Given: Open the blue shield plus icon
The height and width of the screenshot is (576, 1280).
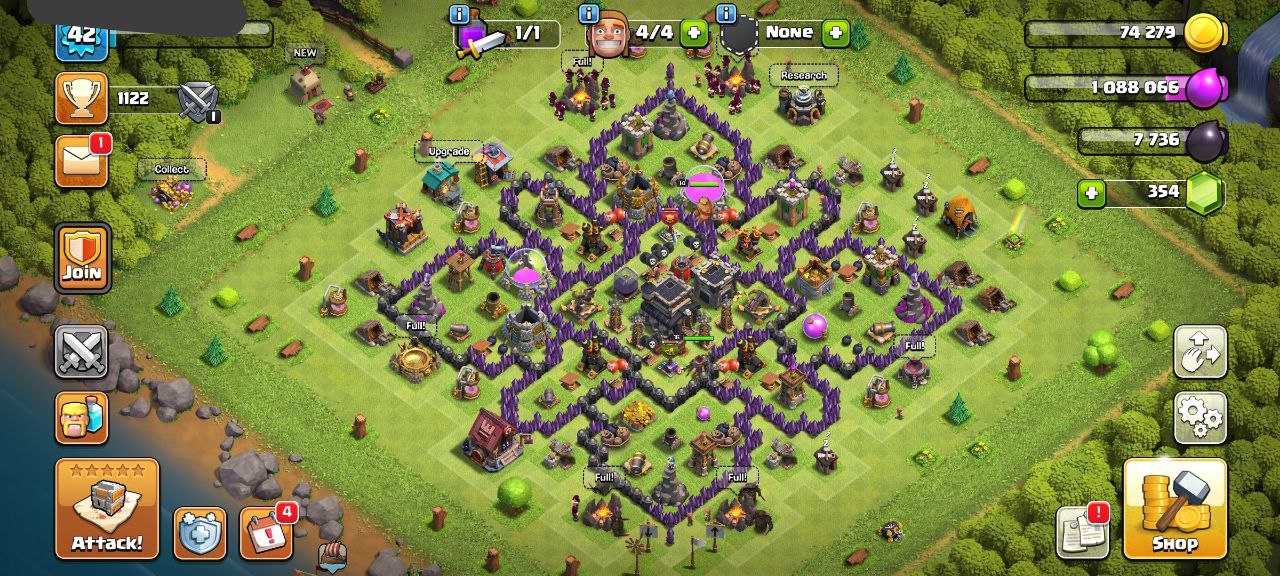Looking at the screenshot, I should pos(200,533).
